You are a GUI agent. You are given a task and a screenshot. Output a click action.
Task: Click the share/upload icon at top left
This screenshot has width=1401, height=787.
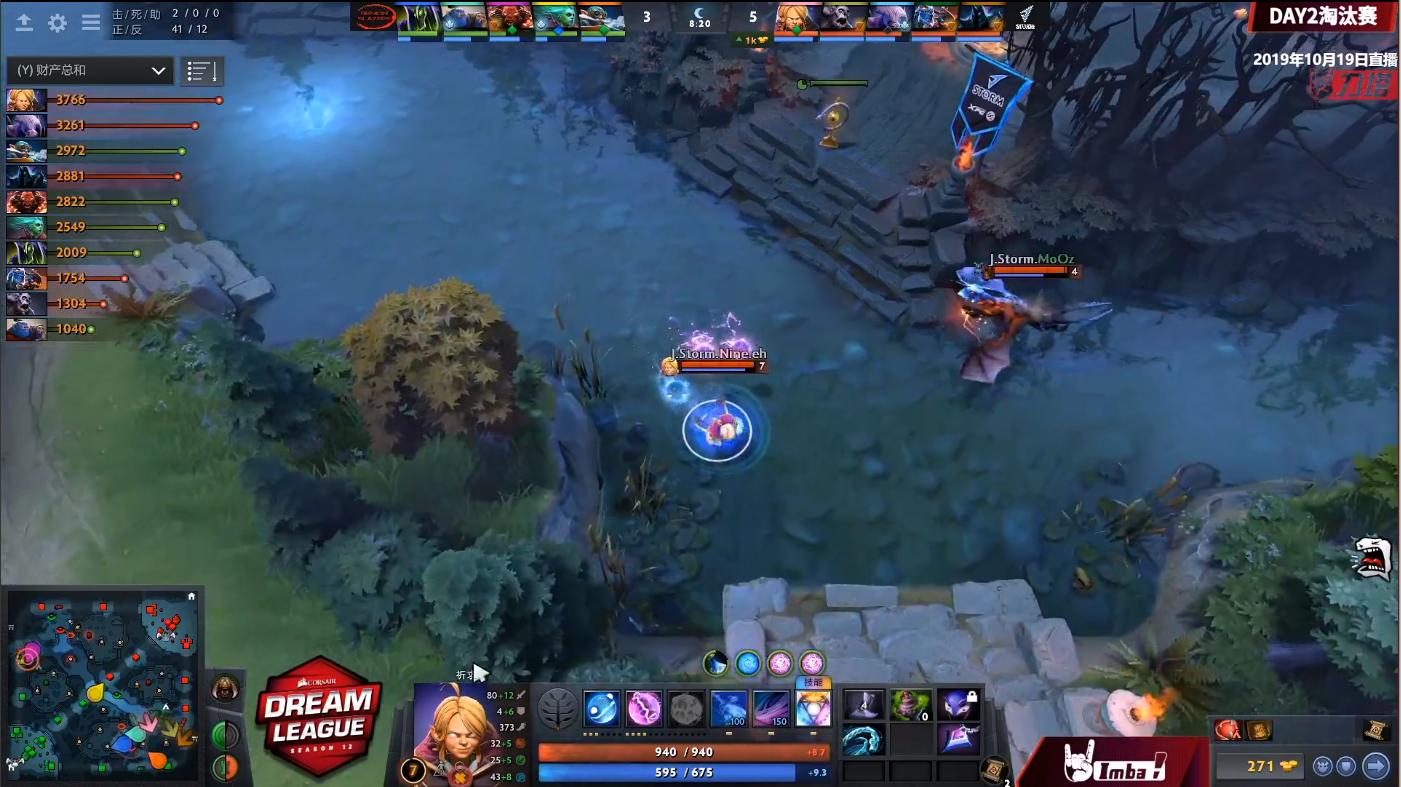25,23
